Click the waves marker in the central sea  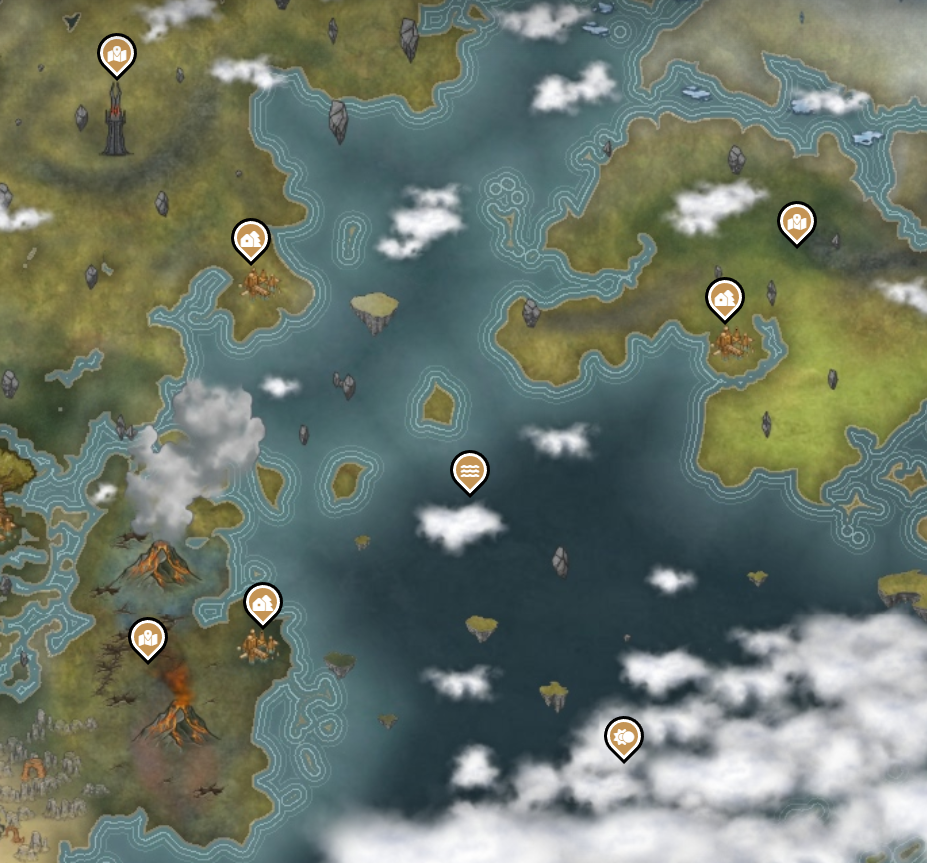(470, 470)
